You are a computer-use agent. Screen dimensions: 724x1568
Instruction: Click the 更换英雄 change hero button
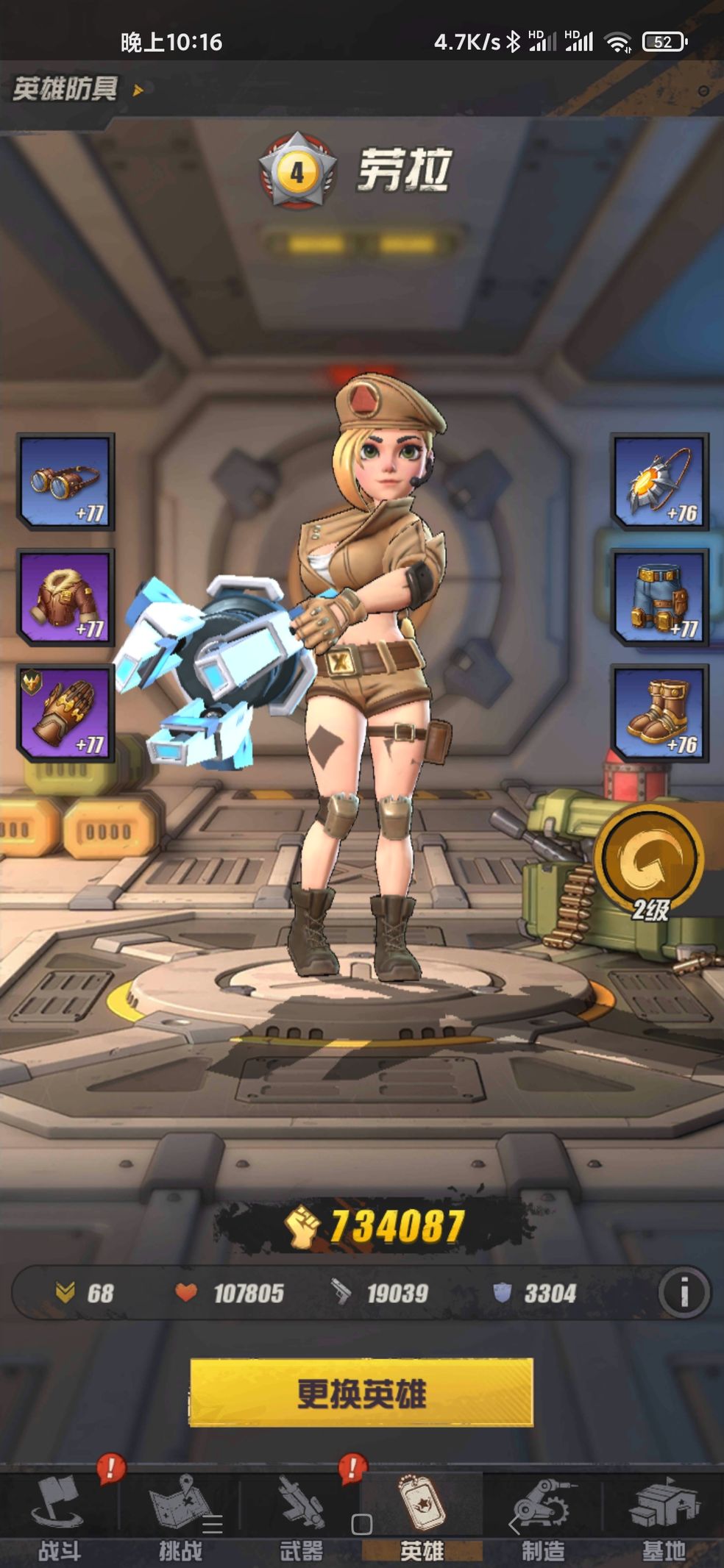[361, 1392]
